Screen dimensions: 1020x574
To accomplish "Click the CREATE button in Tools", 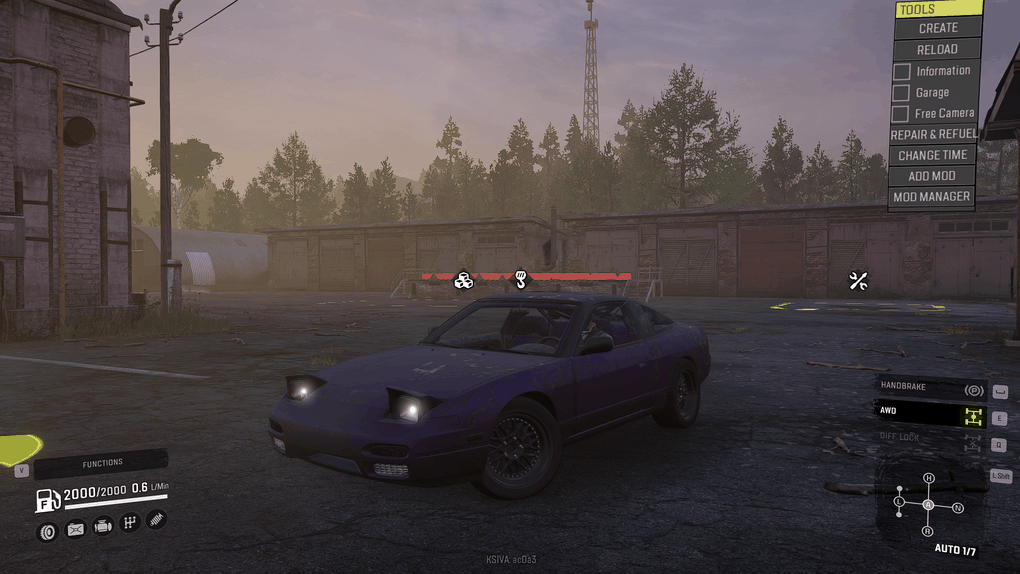I will click(x=937, y=28).
